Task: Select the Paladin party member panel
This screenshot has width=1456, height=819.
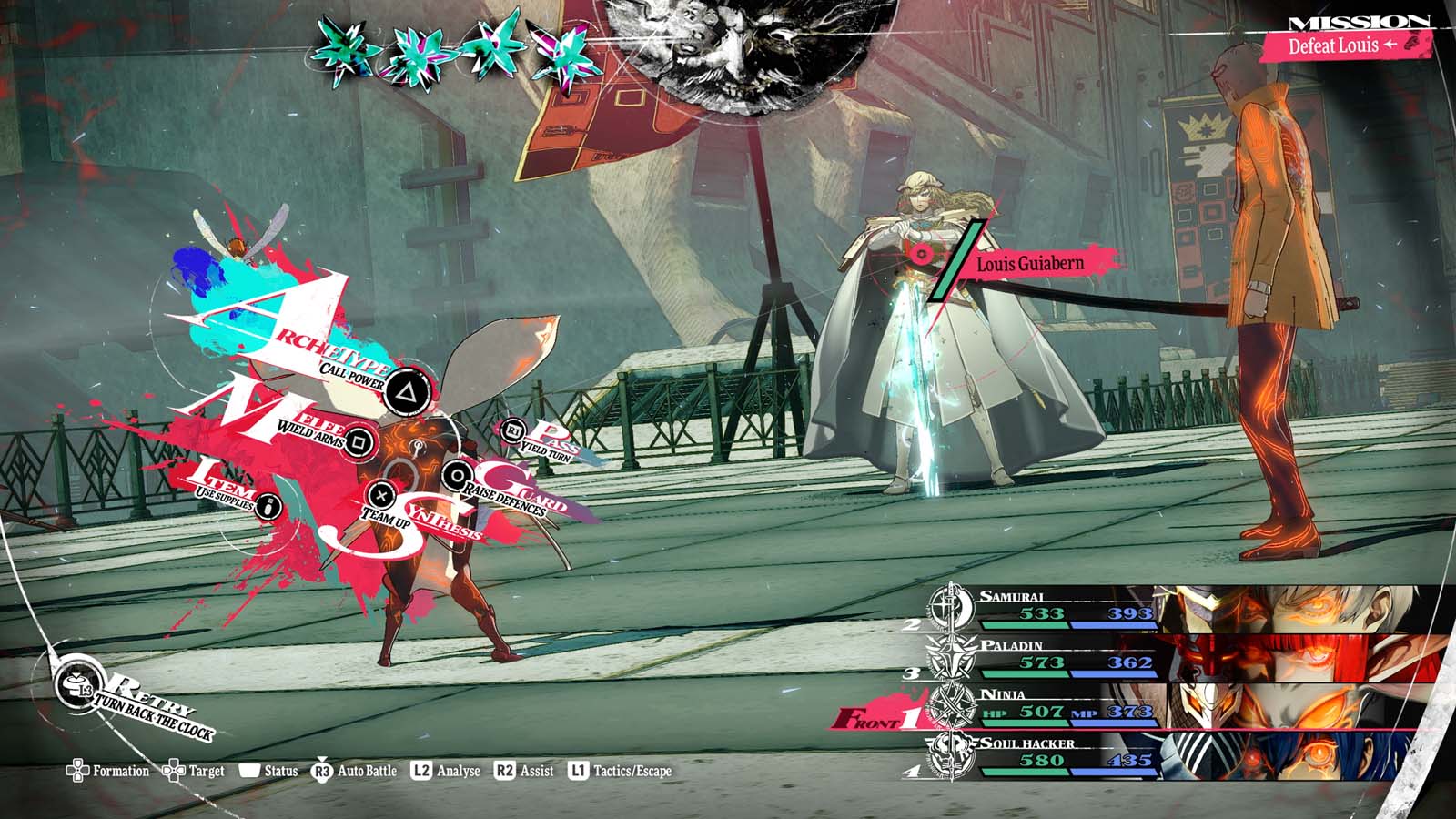Action: (x=1183, y=657)
